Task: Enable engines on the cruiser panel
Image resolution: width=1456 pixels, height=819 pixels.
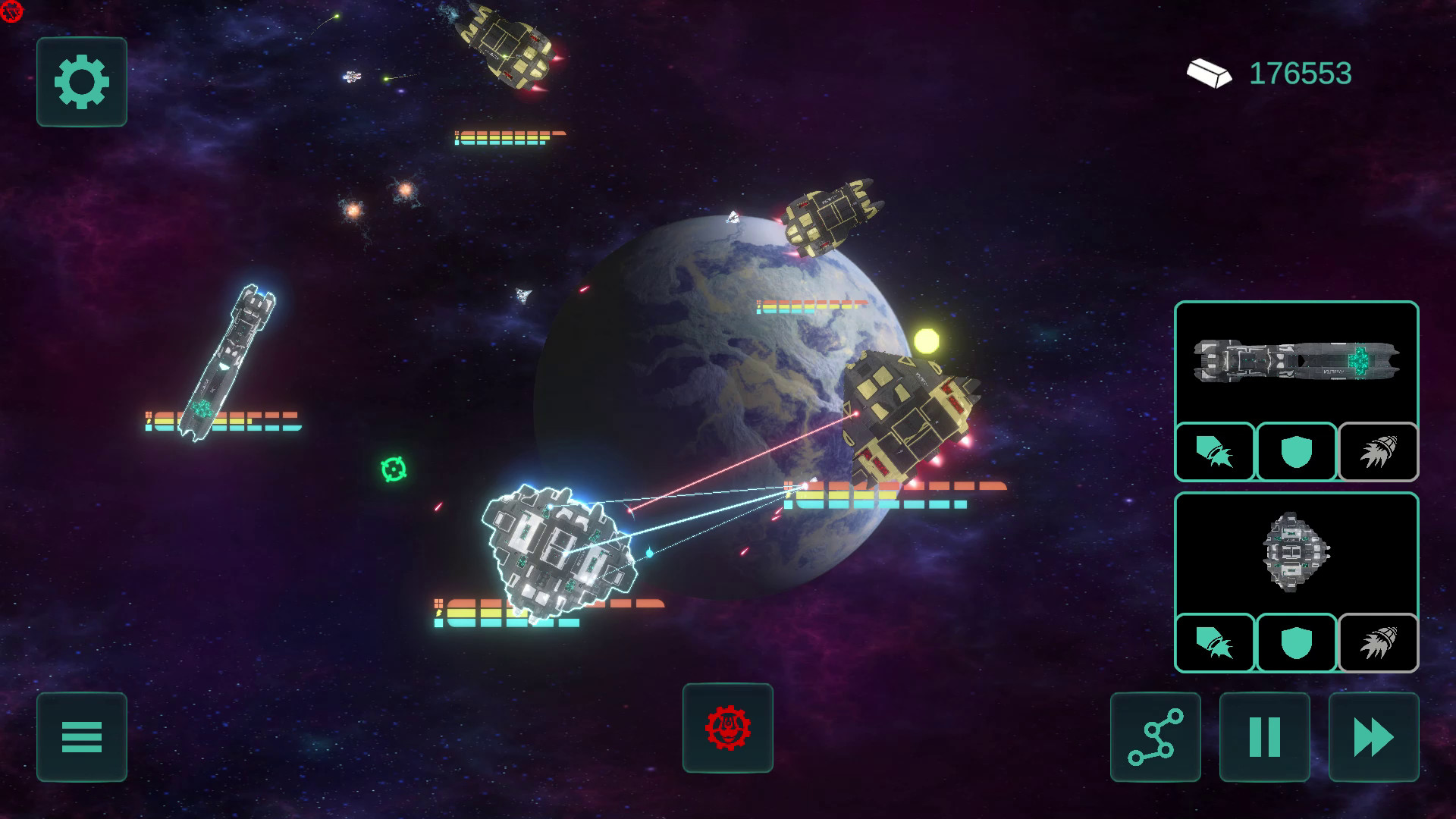Action: 1378,453
